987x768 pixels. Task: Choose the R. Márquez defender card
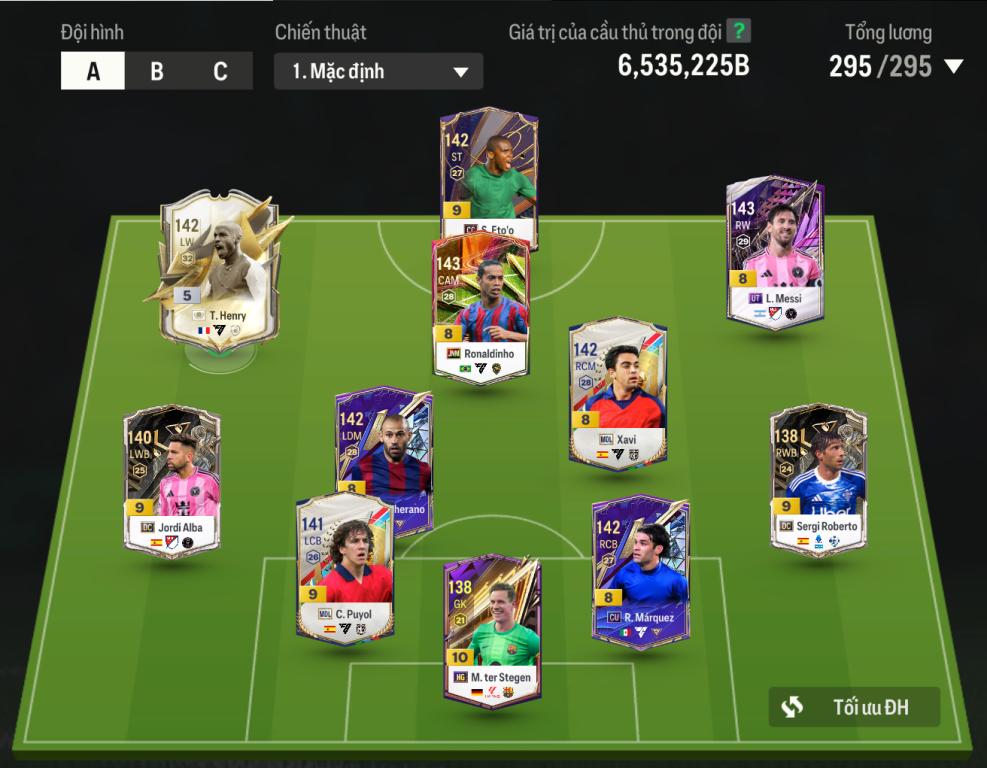[x=640, y=572]
